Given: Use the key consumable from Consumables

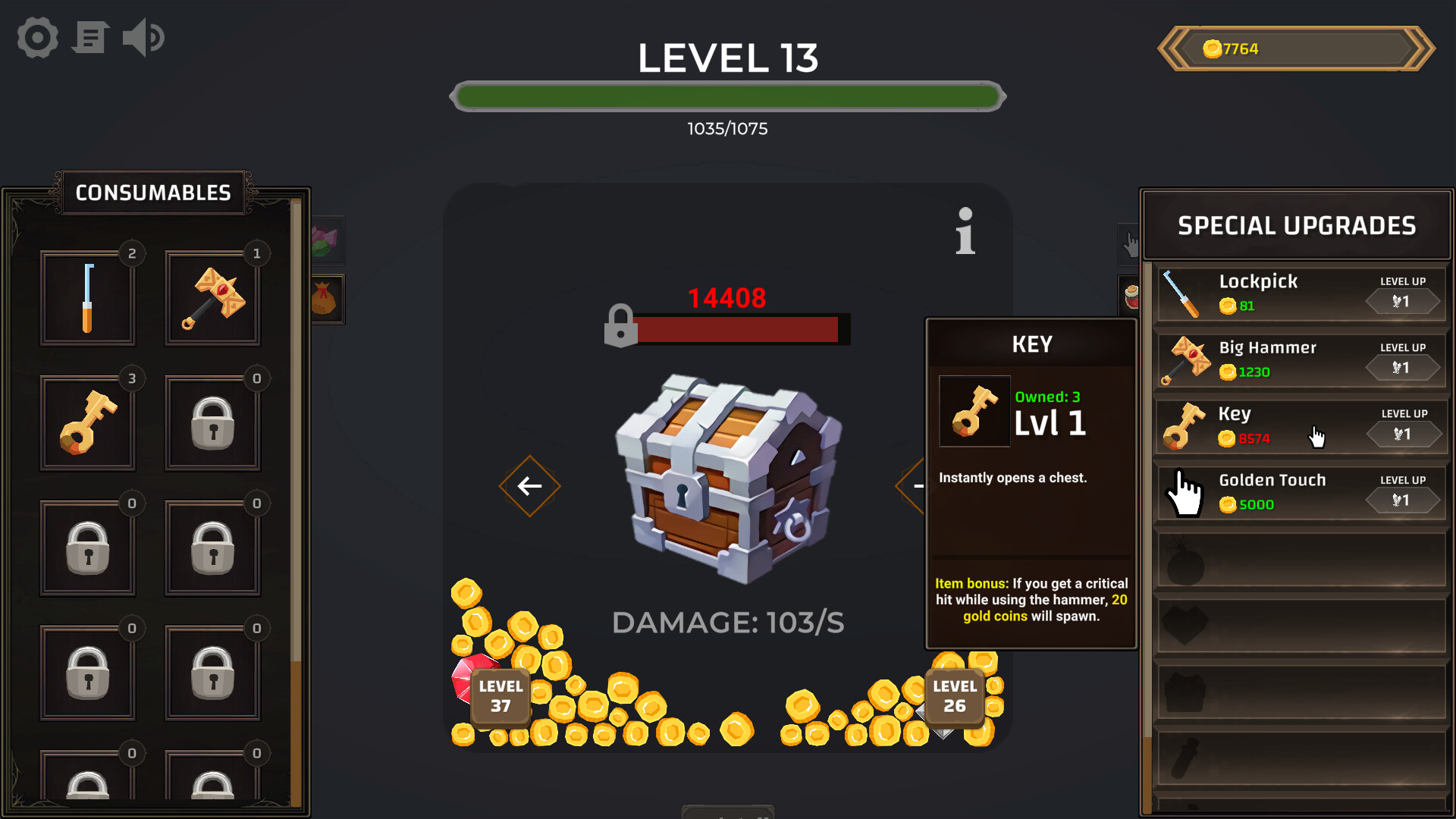Looking at the screenshot, I should click(88, 423).
